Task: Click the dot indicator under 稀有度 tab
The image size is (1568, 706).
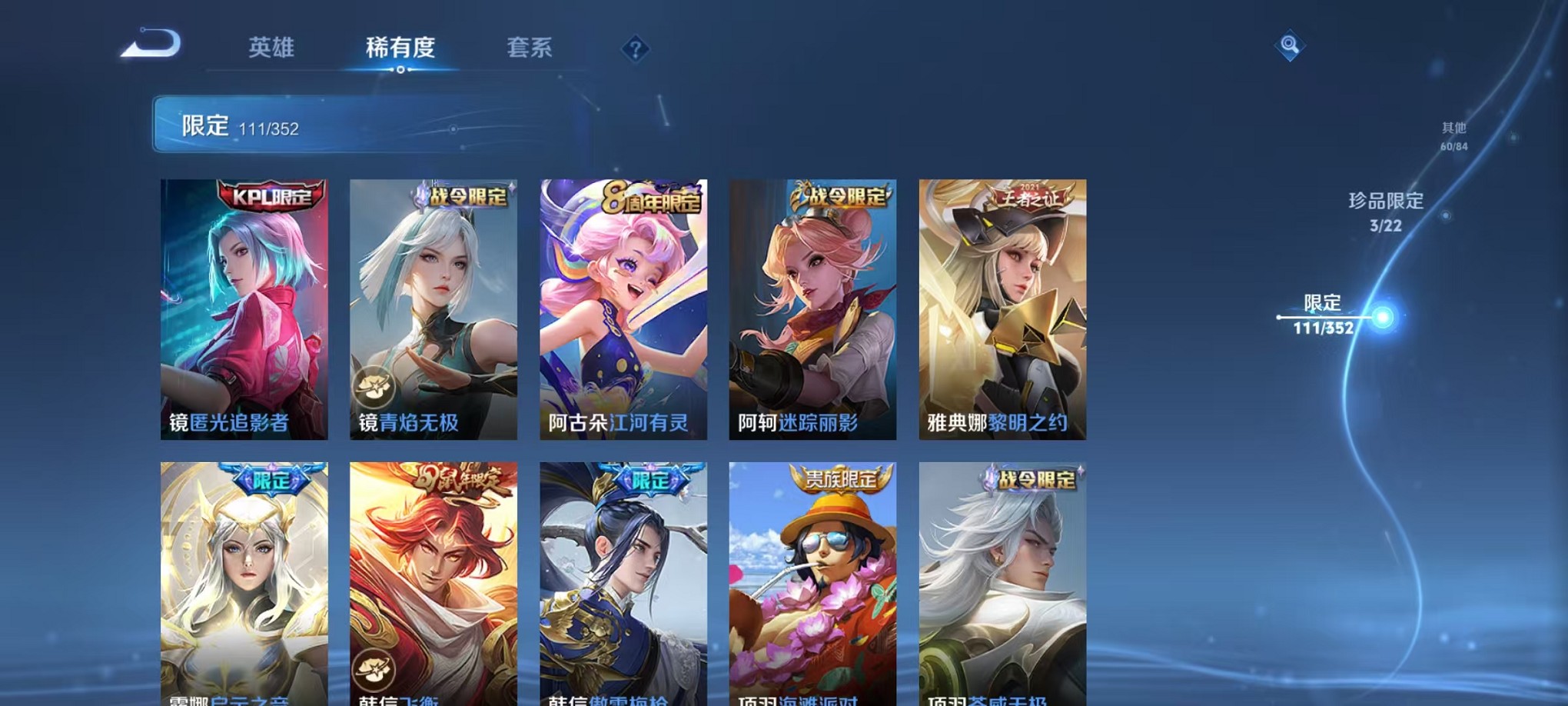Action: click(x=399, y=72)
